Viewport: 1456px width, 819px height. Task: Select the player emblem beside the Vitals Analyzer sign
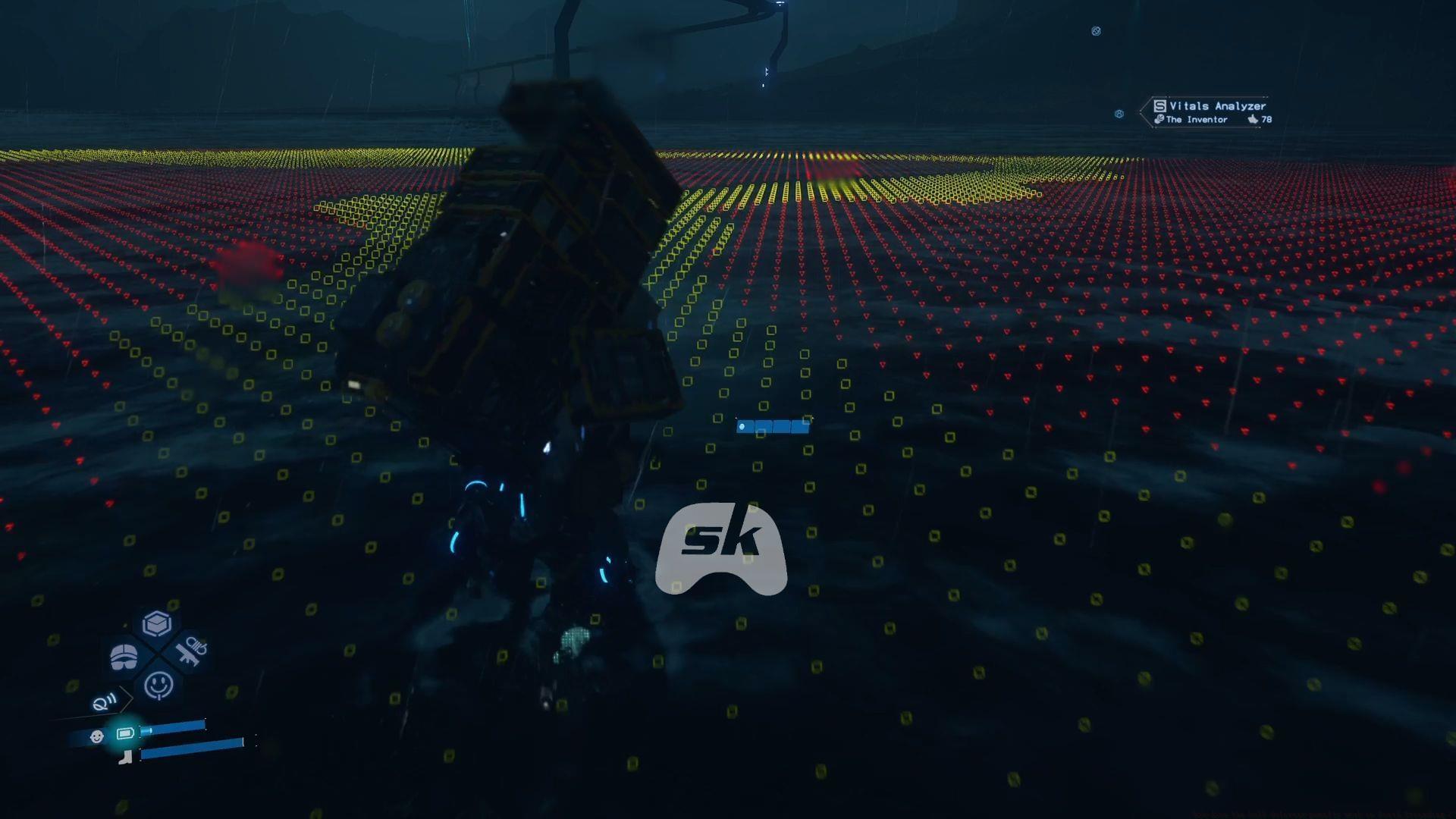click(x=1119, y=114)
